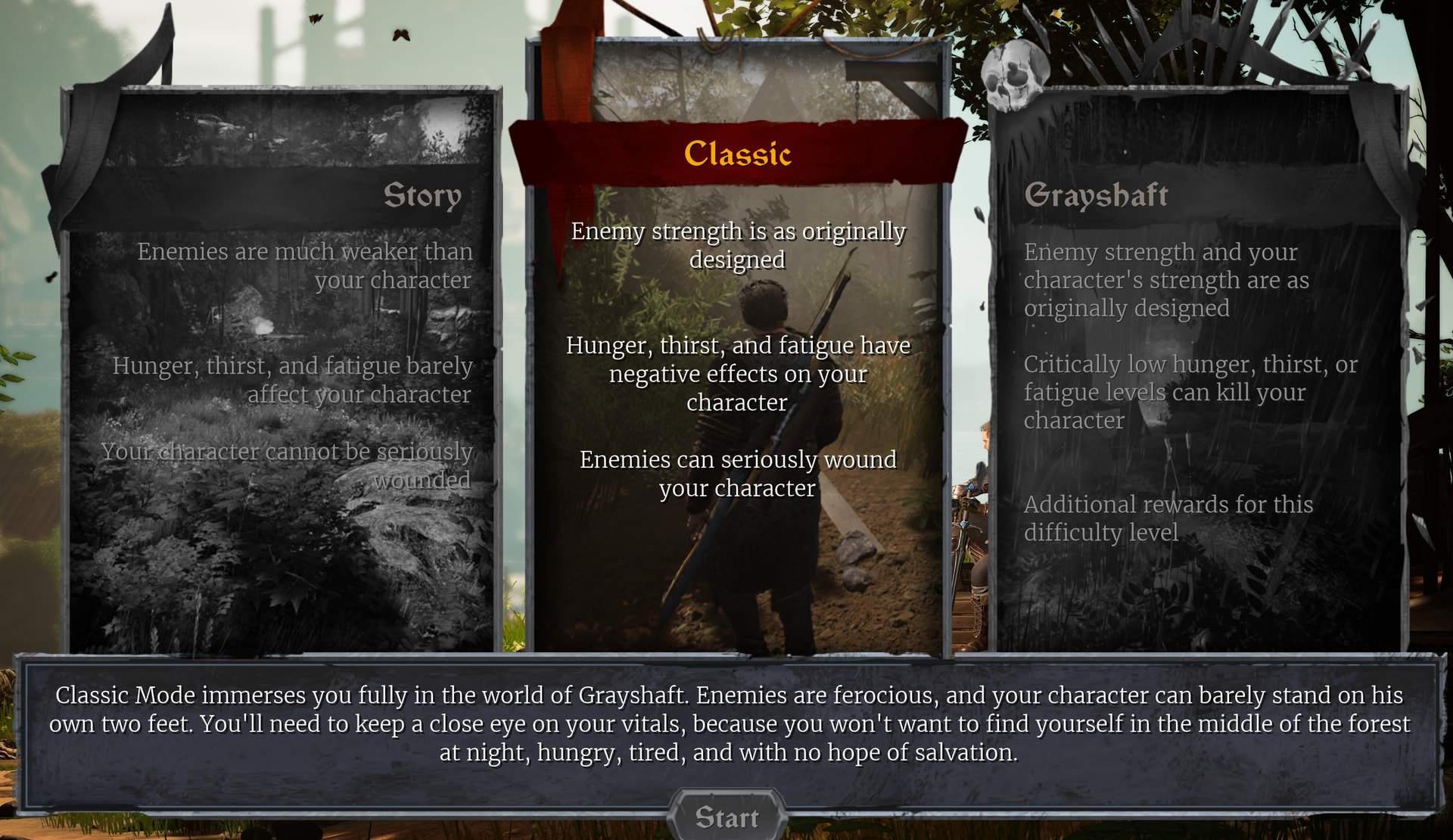Pick the Grayshaft difficulty card
The width and height of the screenshot is (1453, 840).
coord(1197,371)
